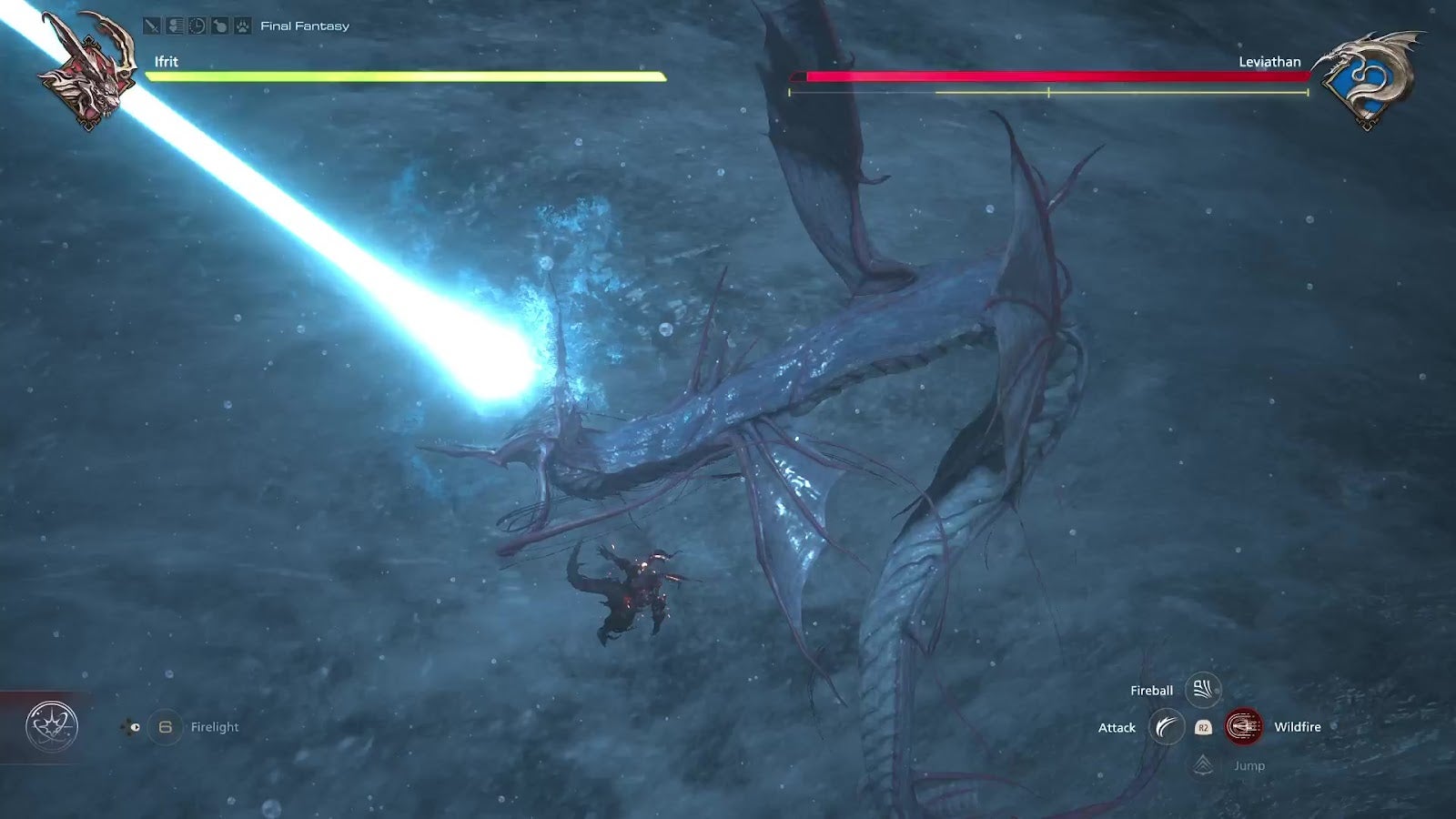Toggle the half-moon switch next to Firelight
The width and height of the screenshot is (1456, 819).
[135, 726]
